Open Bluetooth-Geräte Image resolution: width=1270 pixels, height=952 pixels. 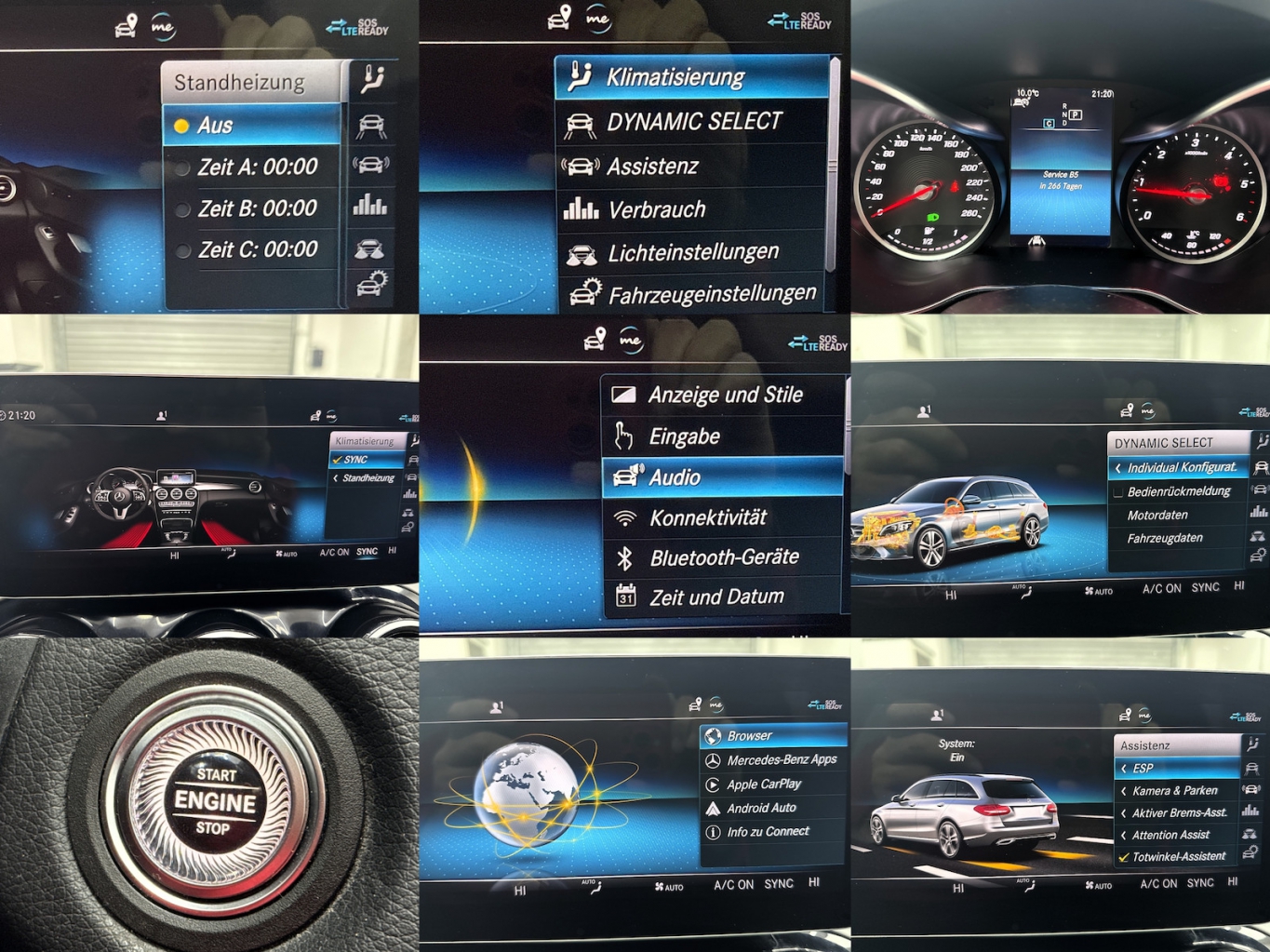(x=724, y=557)
